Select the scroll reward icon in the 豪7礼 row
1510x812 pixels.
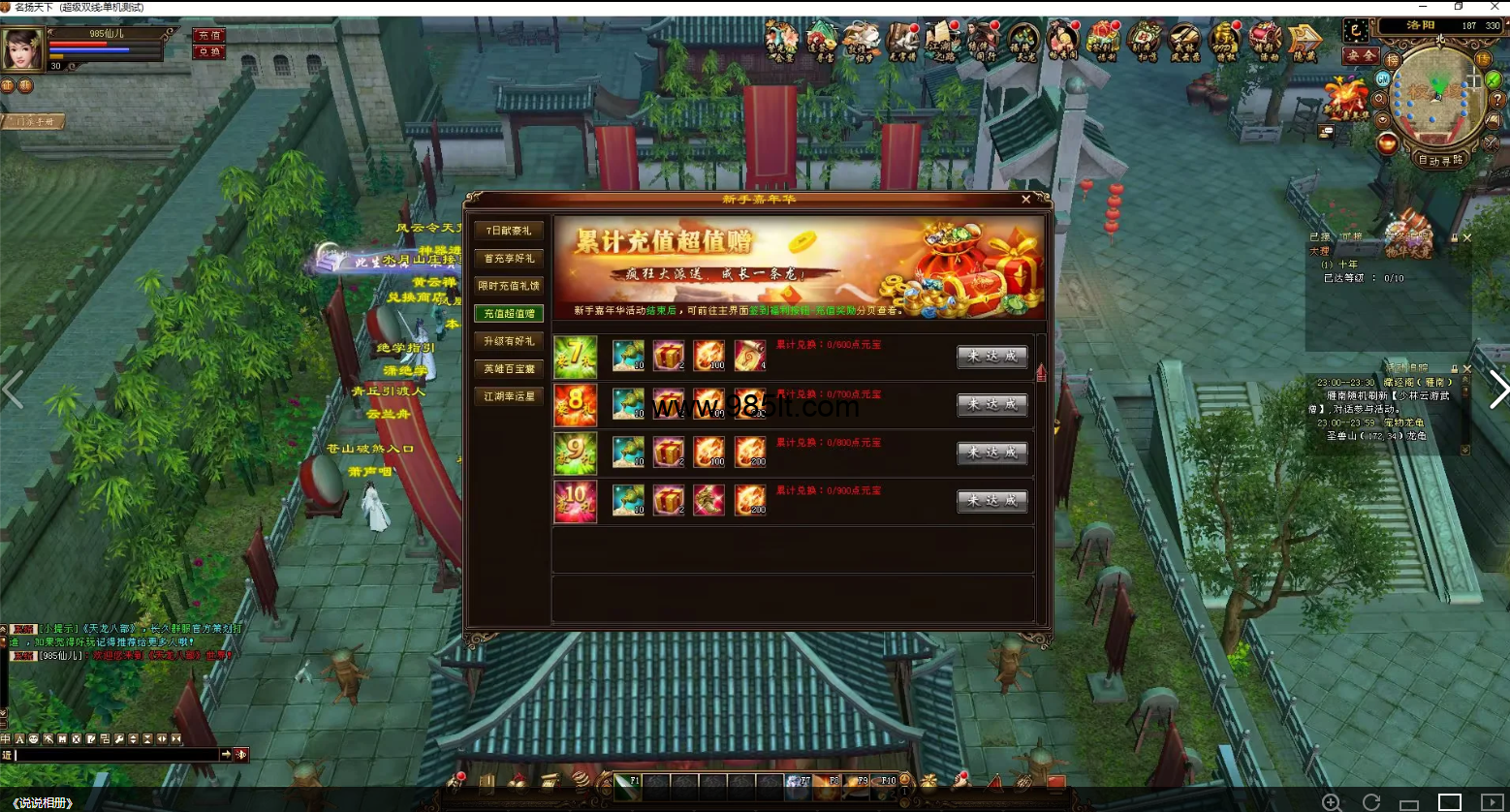(x=749, y=356)
